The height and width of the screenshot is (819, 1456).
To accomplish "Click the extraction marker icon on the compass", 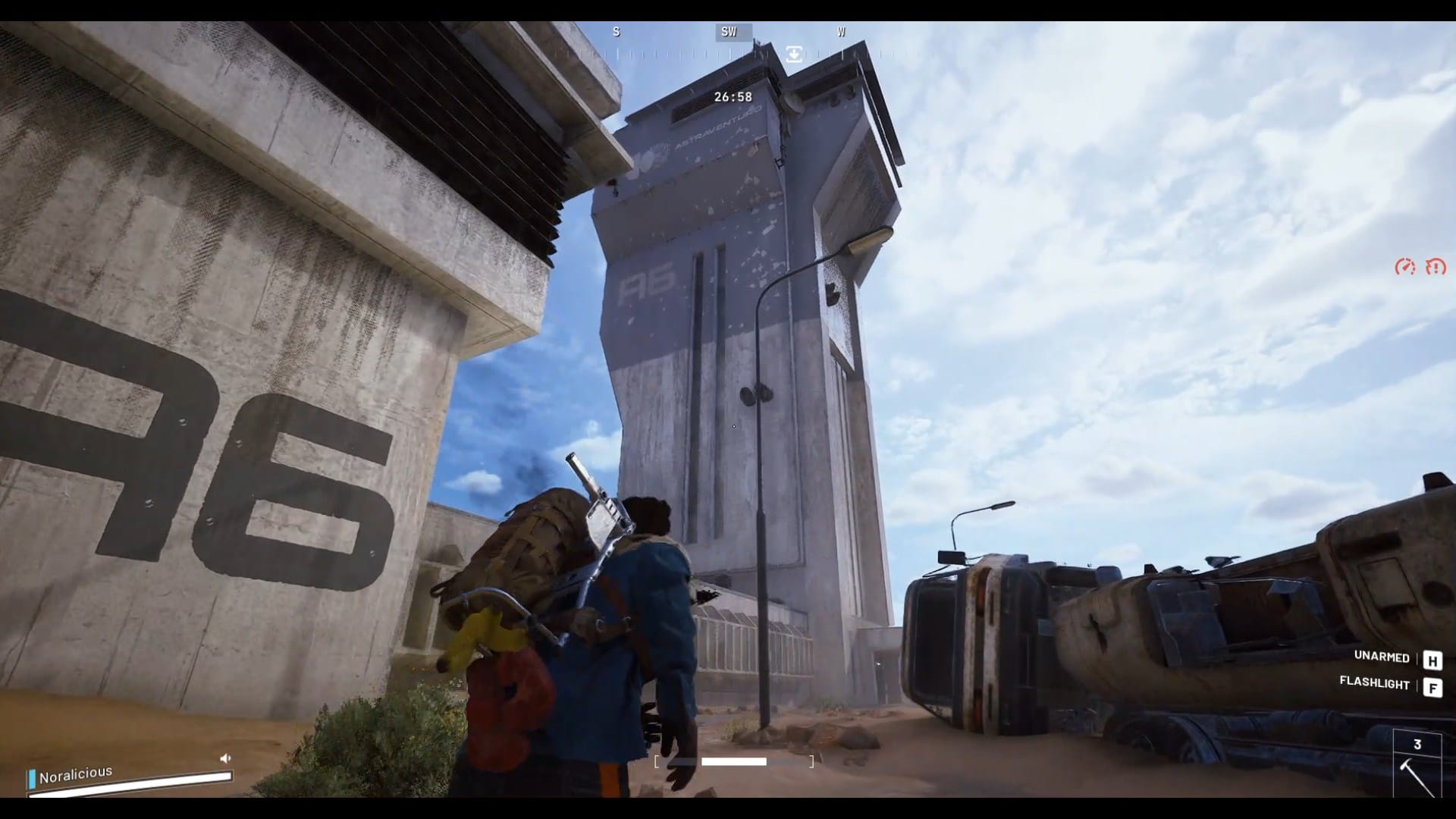I will (x=794, y=54).
